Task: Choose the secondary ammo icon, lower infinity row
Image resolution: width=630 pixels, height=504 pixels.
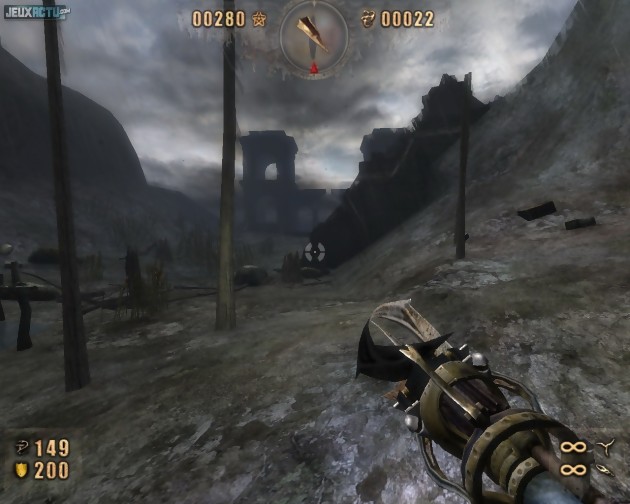Action: [x=604, y=468]
